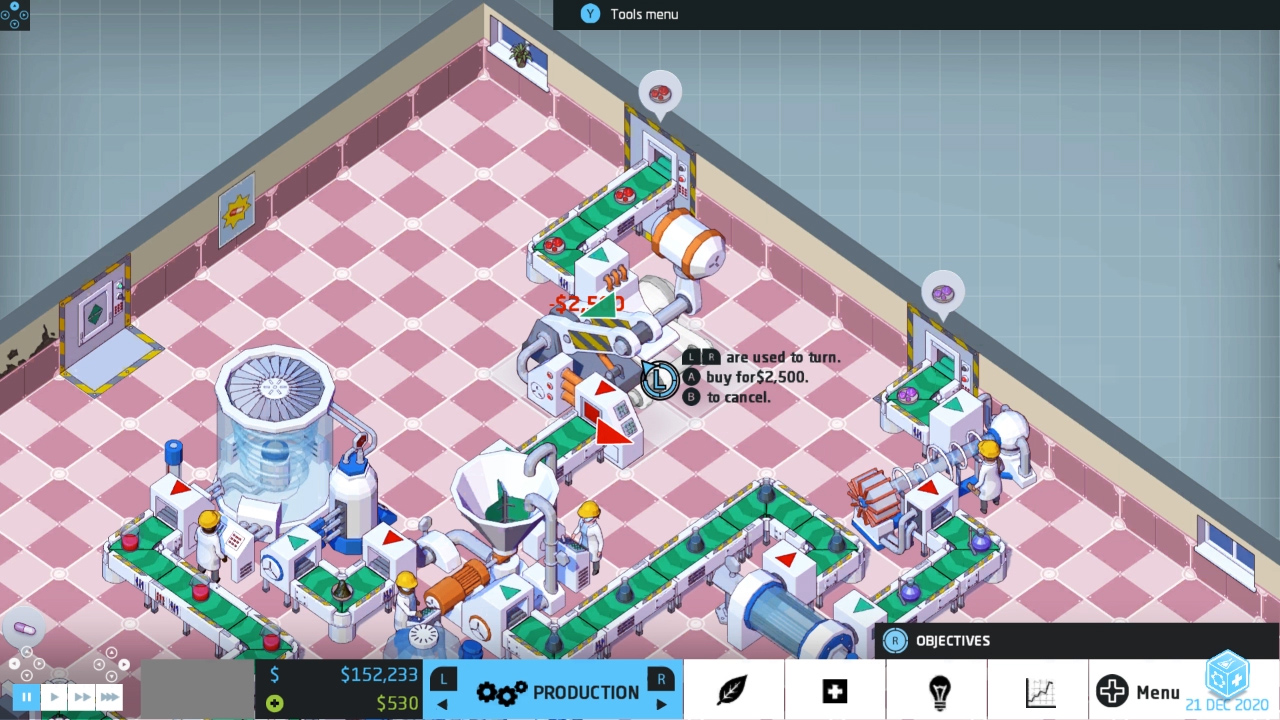Screen dimensions: 1280x720
Task: Open the Research light bulb panel
Action: tap(937, 690)
